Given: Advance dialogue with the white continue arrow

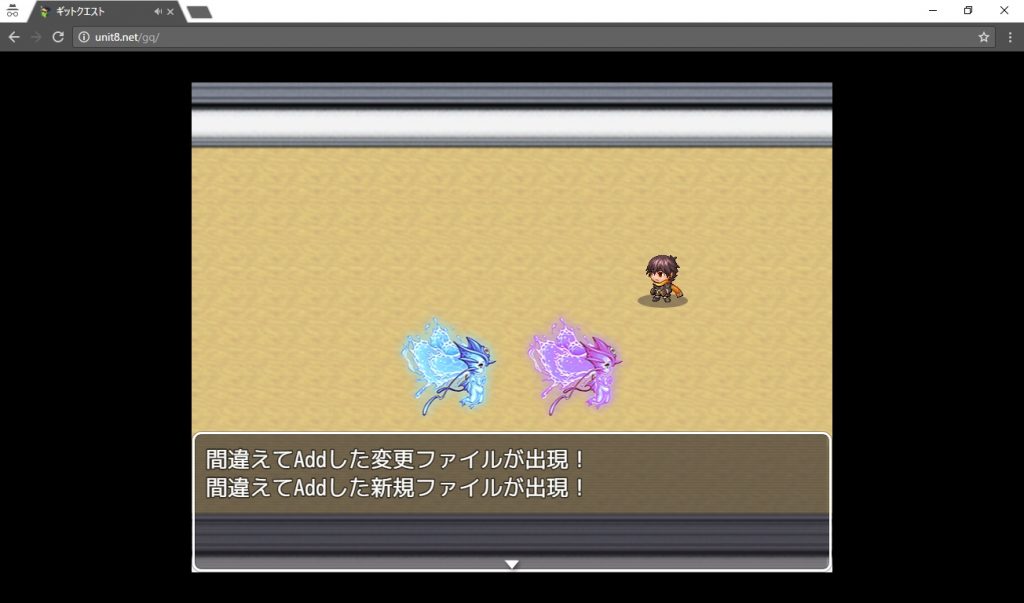Looking at the screenshot, I should click(x=511, y=565).
